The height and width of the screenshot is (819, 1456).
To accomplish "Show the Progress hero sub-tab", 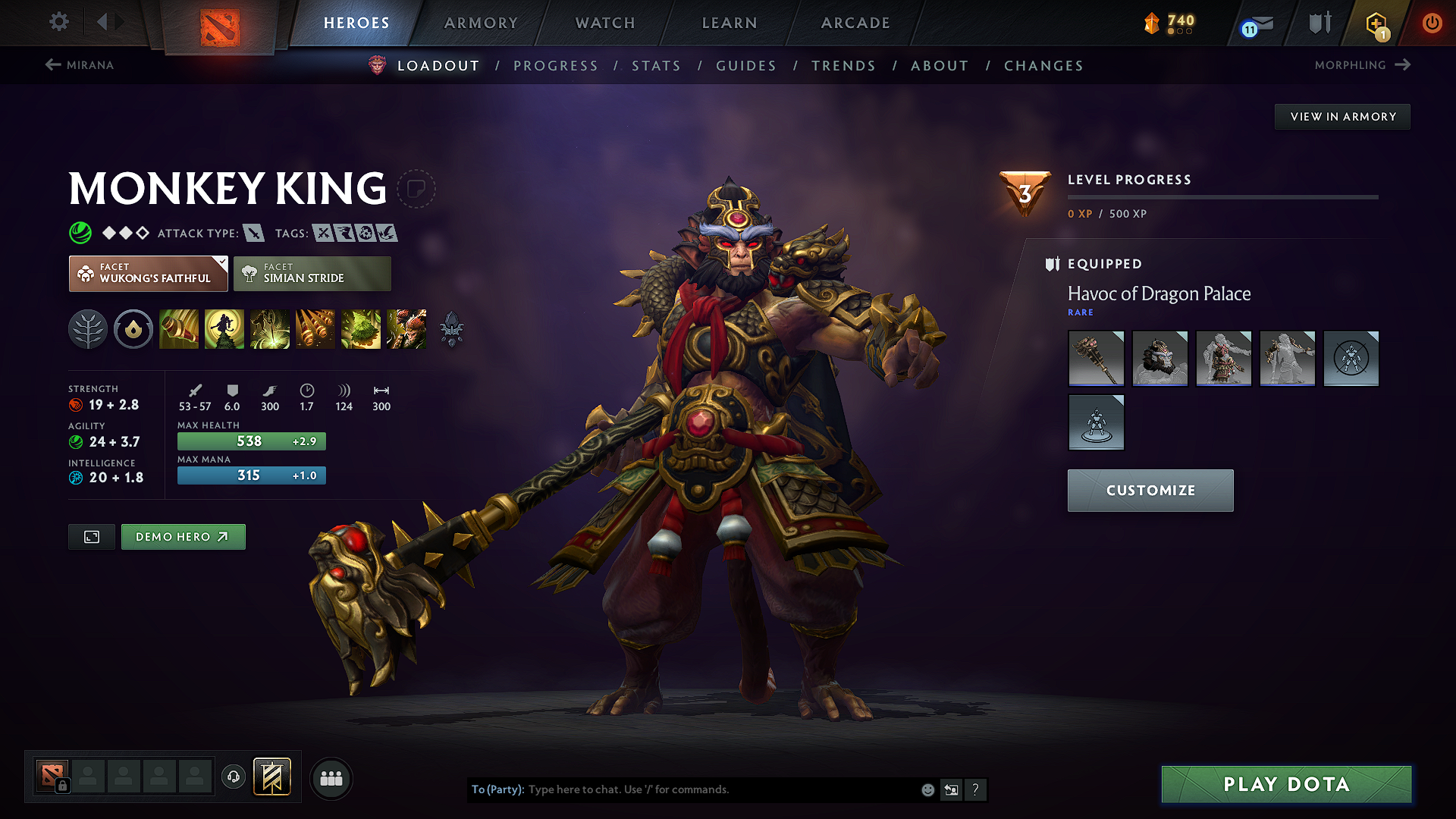I will pyautogui.click(x=556, y=66).
